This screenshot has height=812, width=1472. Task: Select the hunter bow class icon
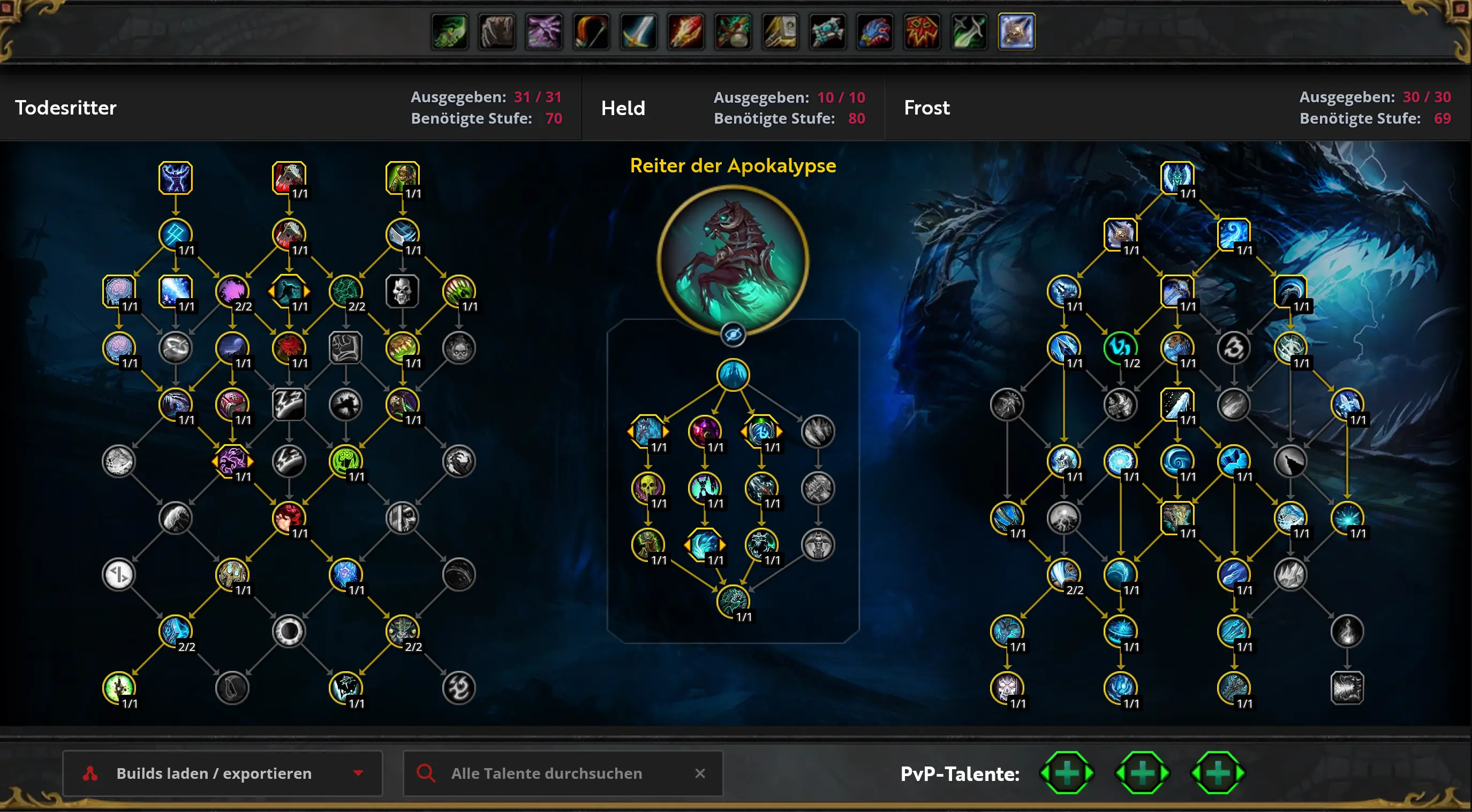(591, 32)
